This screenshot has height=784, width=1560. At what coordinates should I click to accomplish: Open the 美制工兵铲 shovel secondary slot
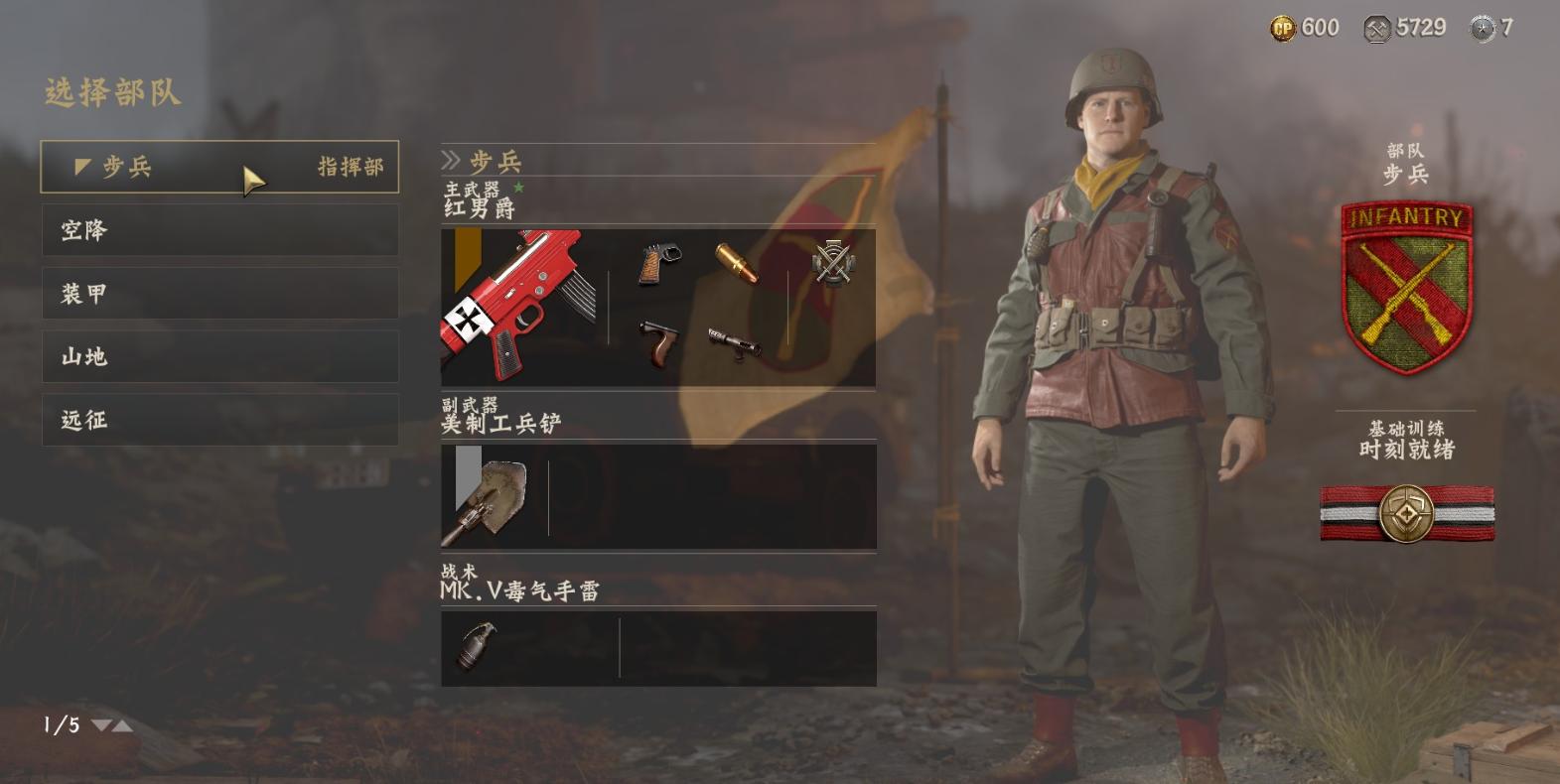point(492,496)
